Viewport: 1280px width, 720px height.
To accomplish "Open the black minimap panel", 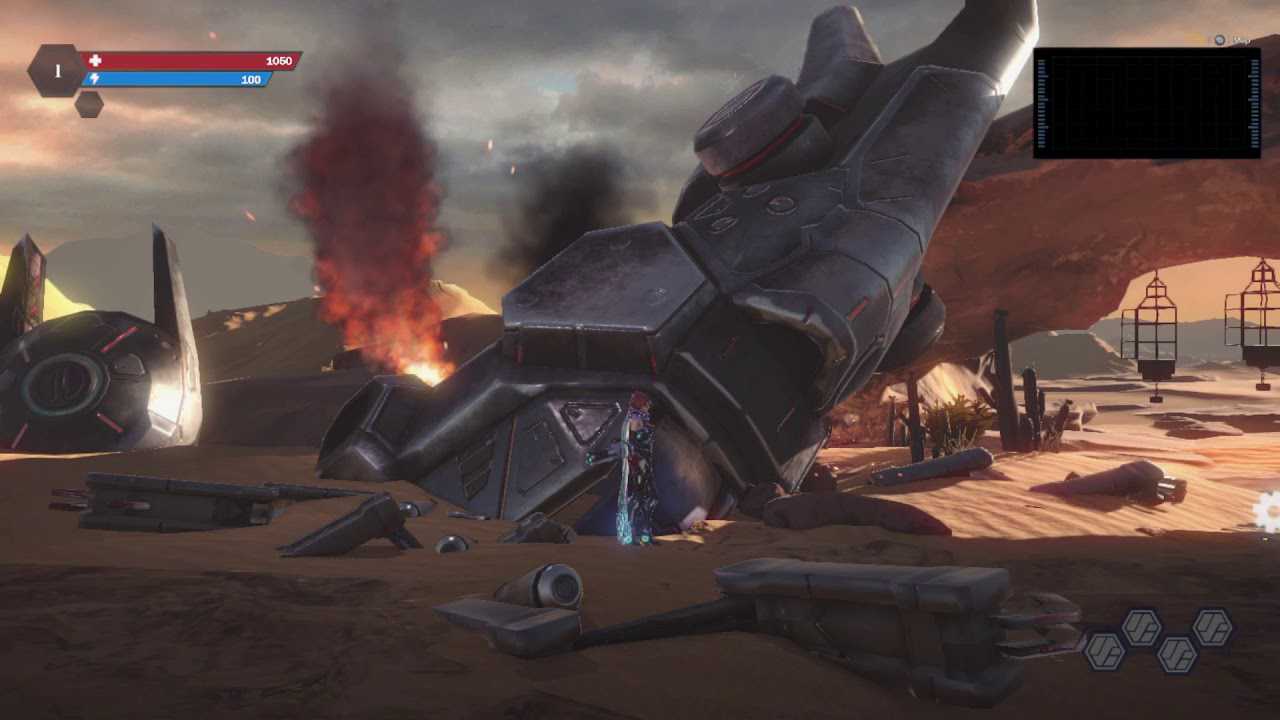I will pyautogui.click(x=1146, y=103).
